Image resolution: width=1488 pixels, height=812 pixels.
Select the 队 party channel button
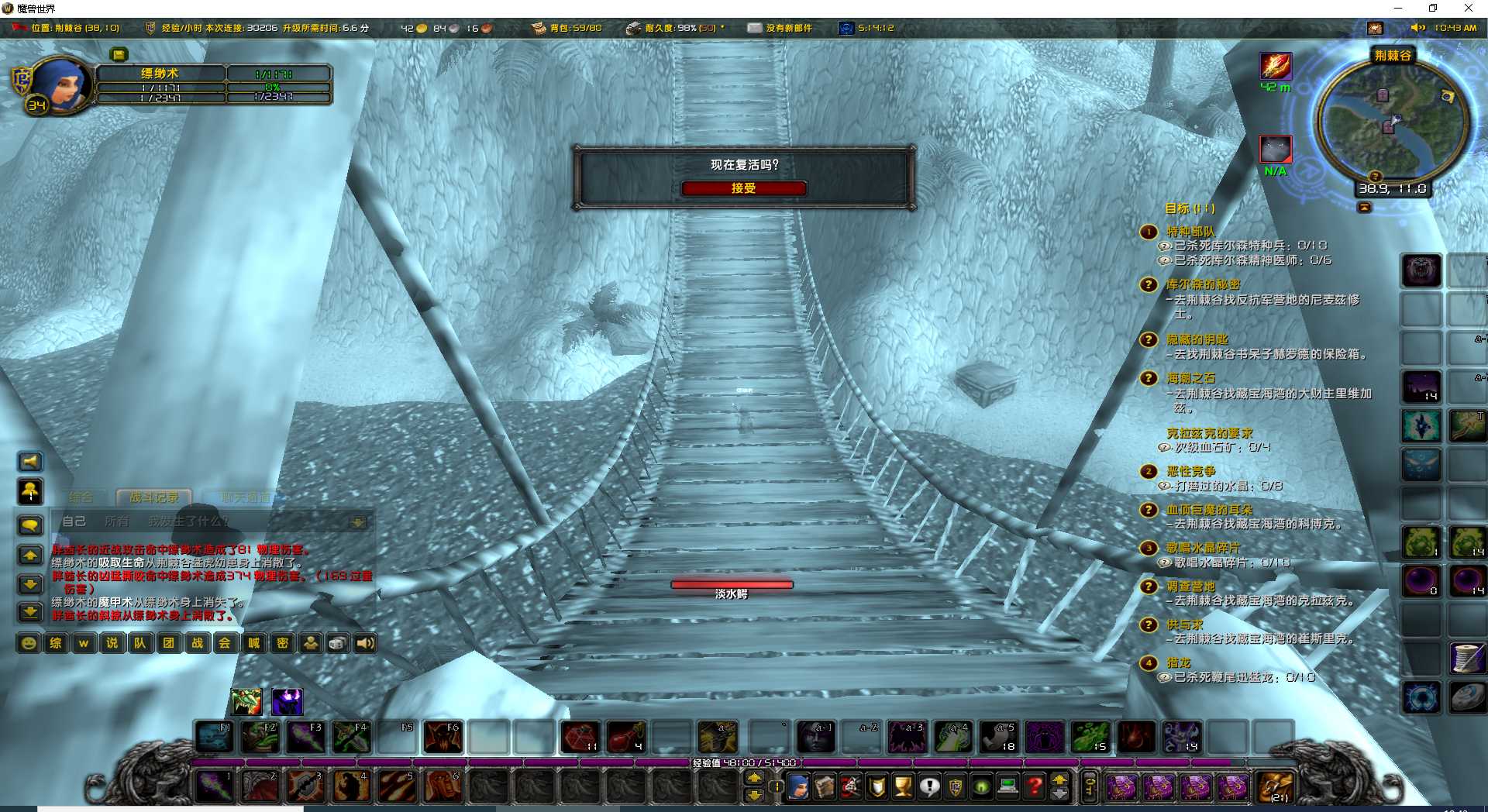click(140, 643)
